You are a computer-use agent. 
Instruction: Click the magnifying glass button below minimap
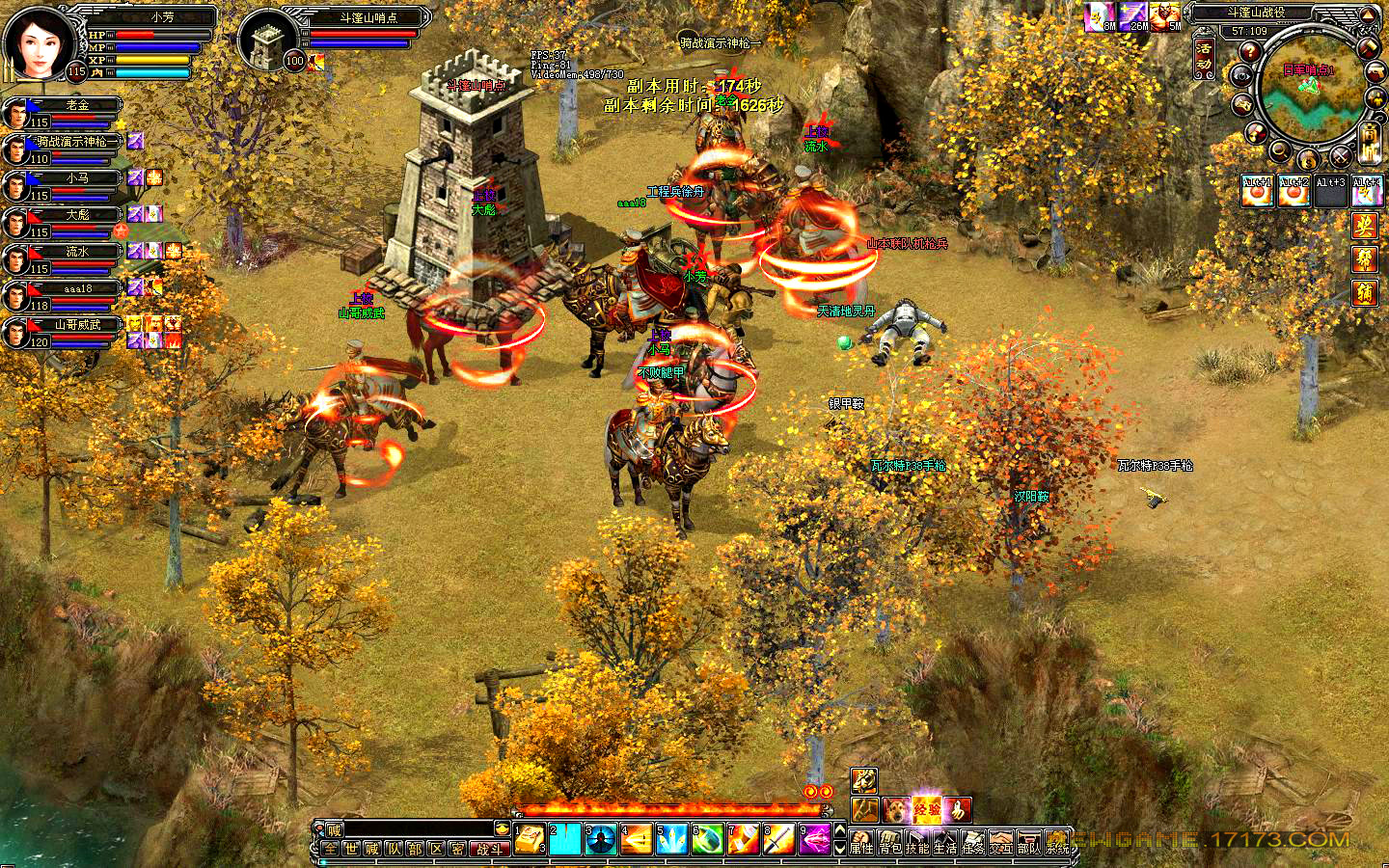[1280, 150]
